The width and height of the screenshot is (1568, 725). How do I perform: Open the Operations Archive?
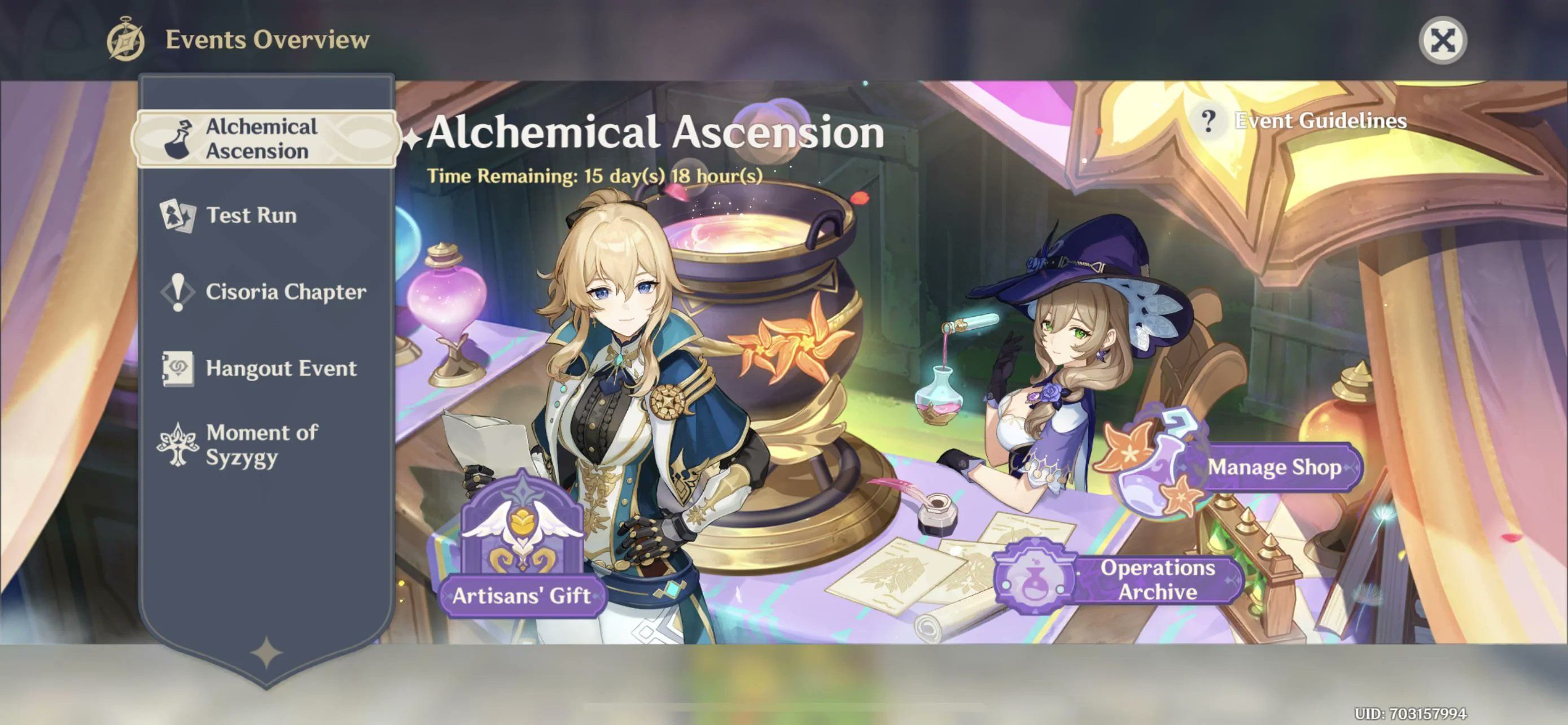click(1155, 579)
